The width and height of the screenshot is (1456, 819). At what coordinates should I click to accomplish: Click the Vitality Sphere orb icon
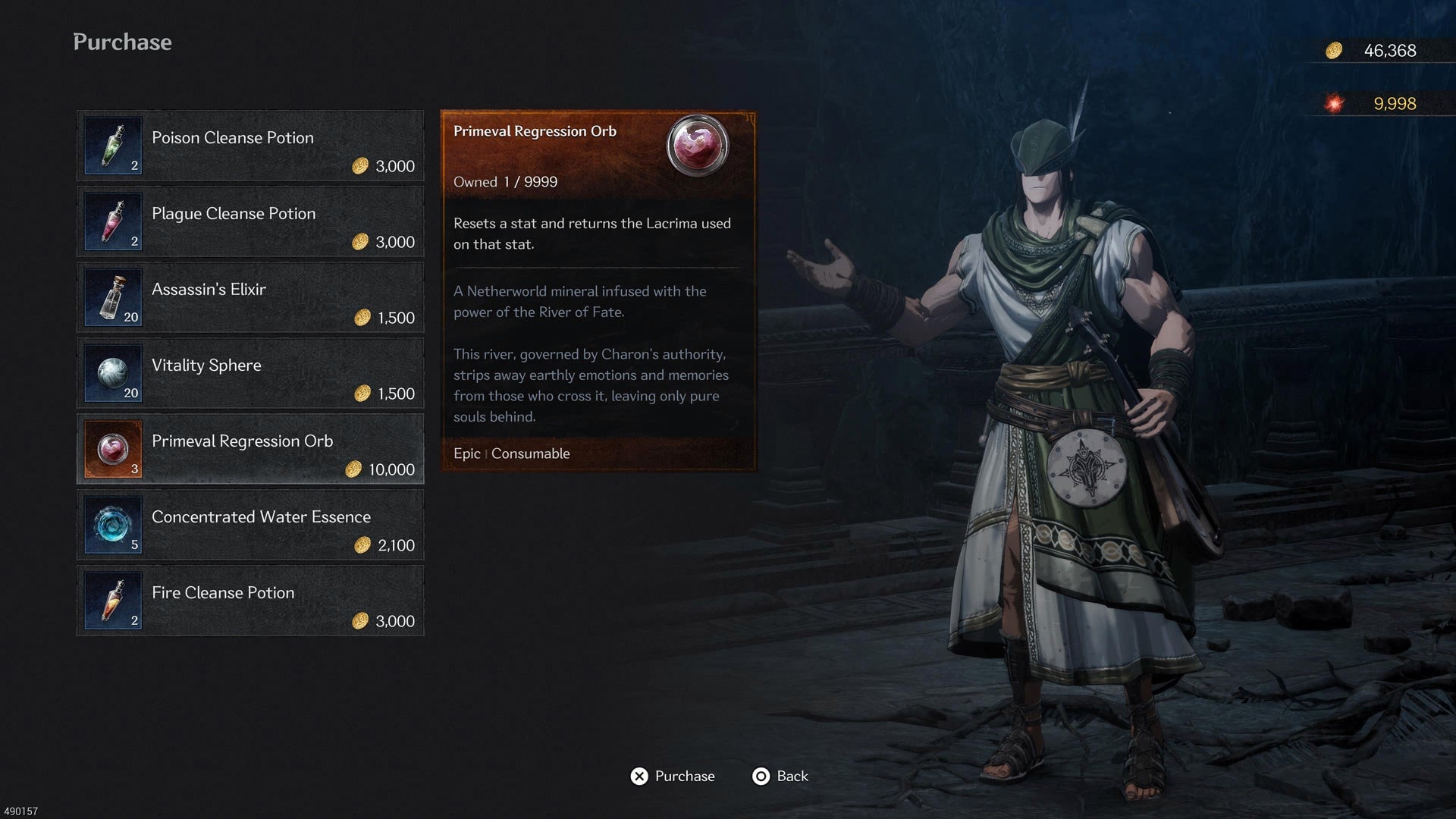(x=112, y=374)
